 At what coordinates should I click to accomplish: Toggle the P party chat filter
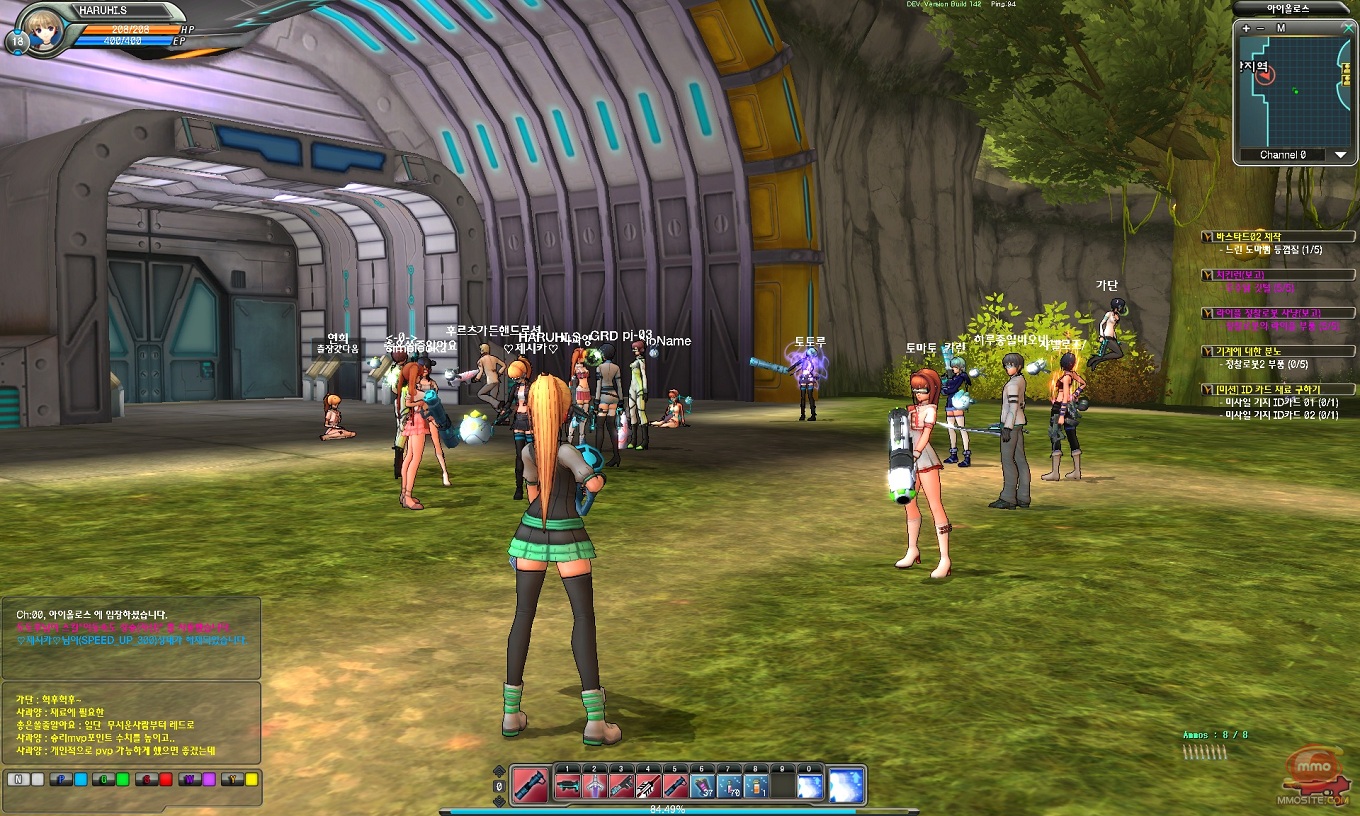click(62, 779)
